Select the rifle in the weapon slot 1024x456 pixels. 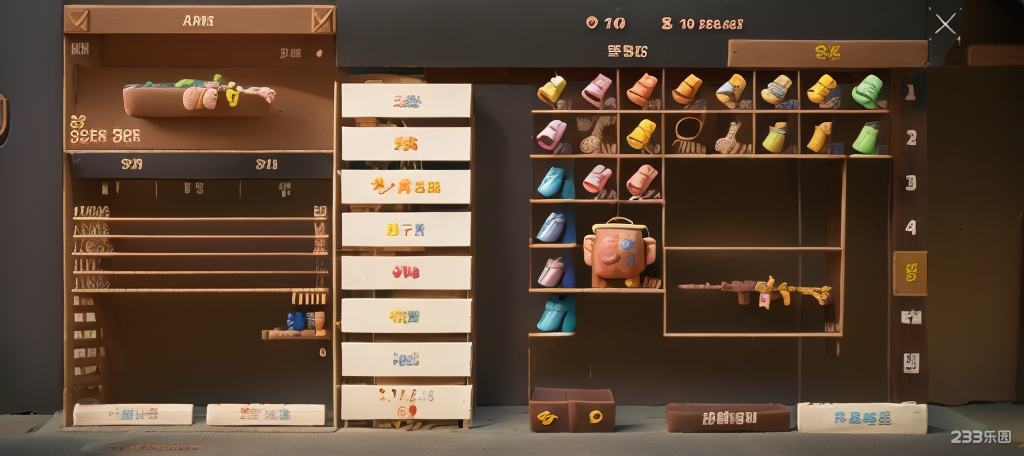tap(755, 291)
